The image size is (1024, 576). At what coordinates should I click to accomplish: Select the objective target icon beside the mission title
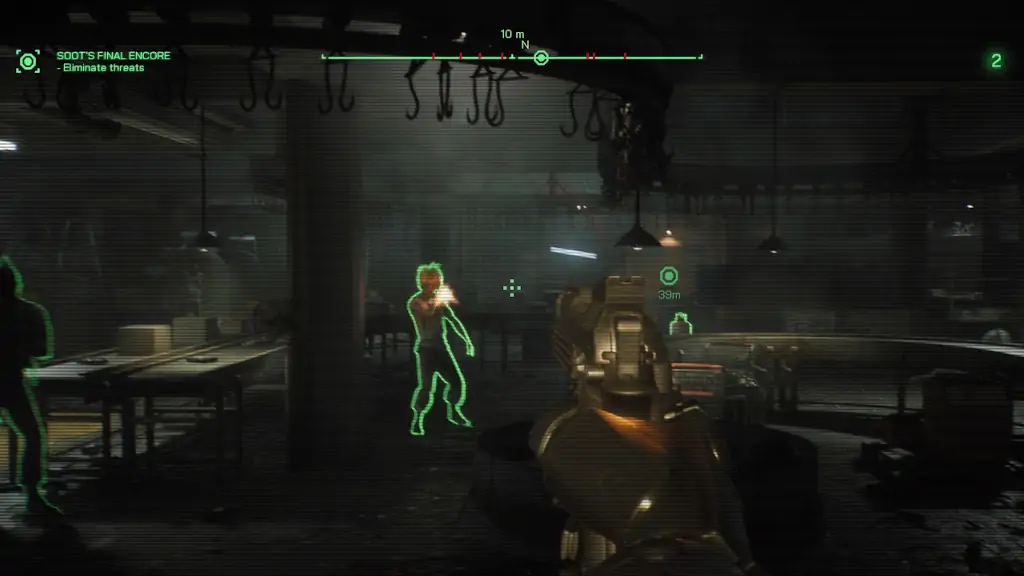click(x=28, y=62)
